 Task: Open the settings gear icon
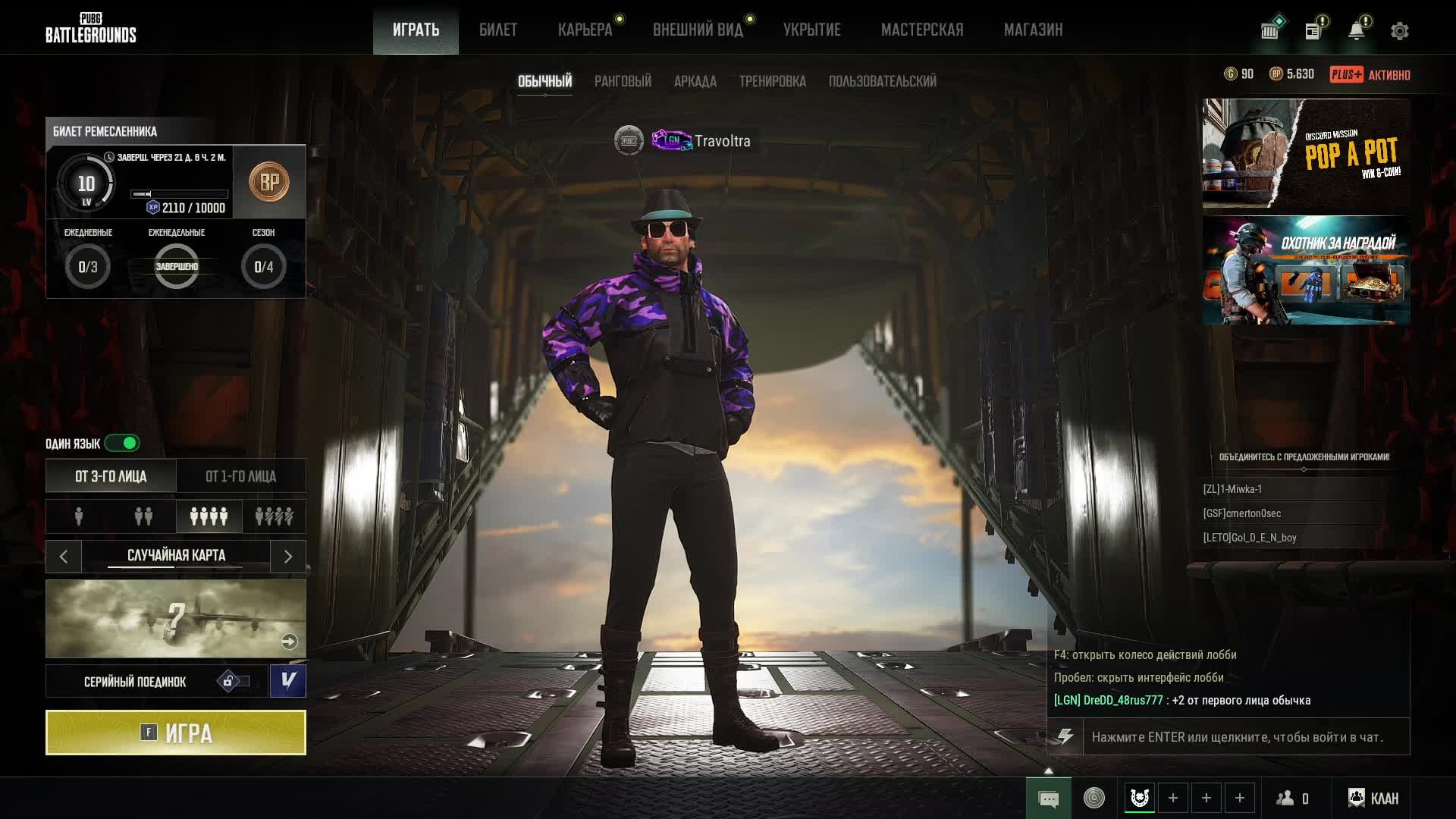click(1399, 31)
